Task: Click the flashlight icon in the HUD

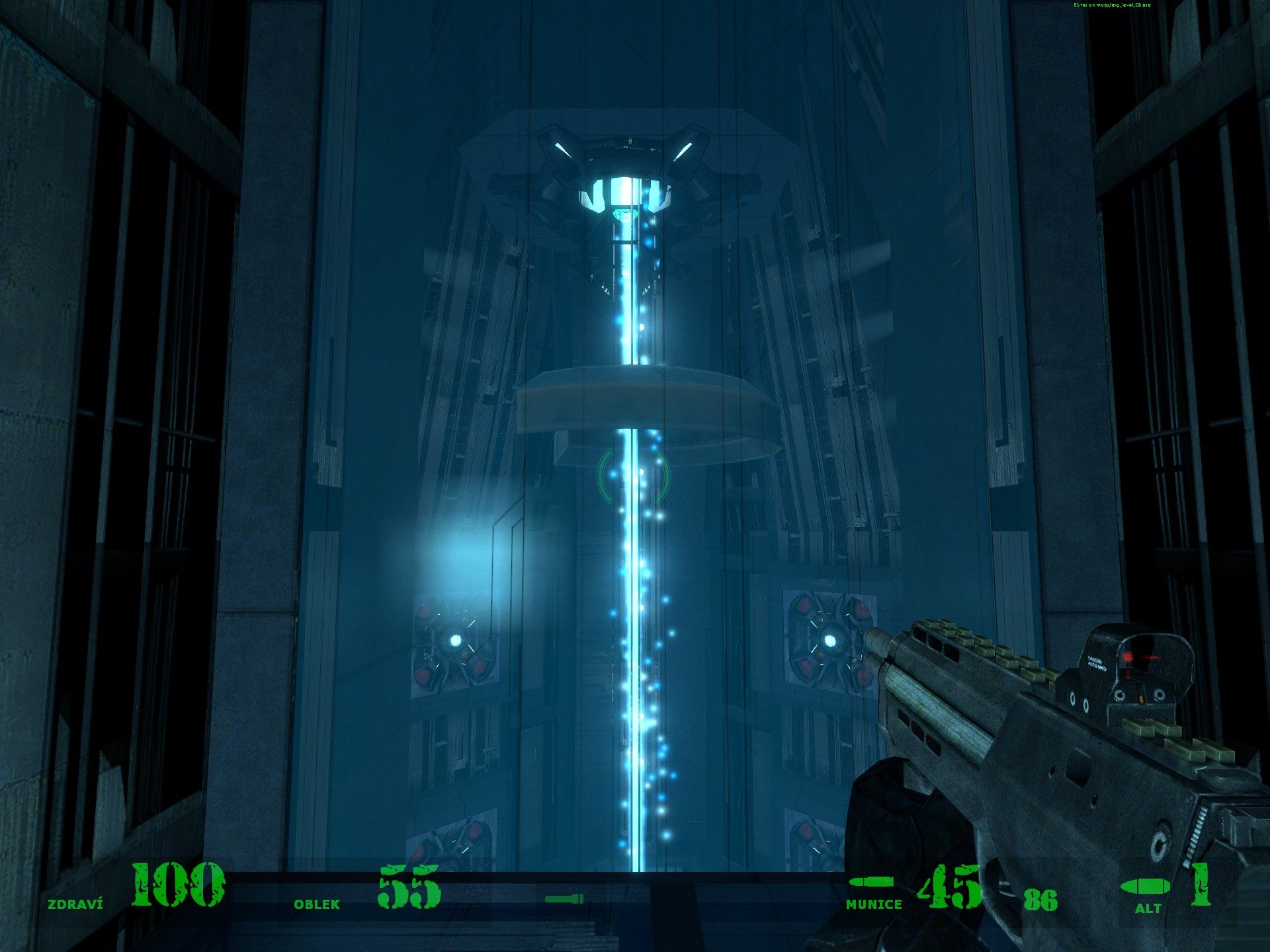Action: click(x=564, y=898)
